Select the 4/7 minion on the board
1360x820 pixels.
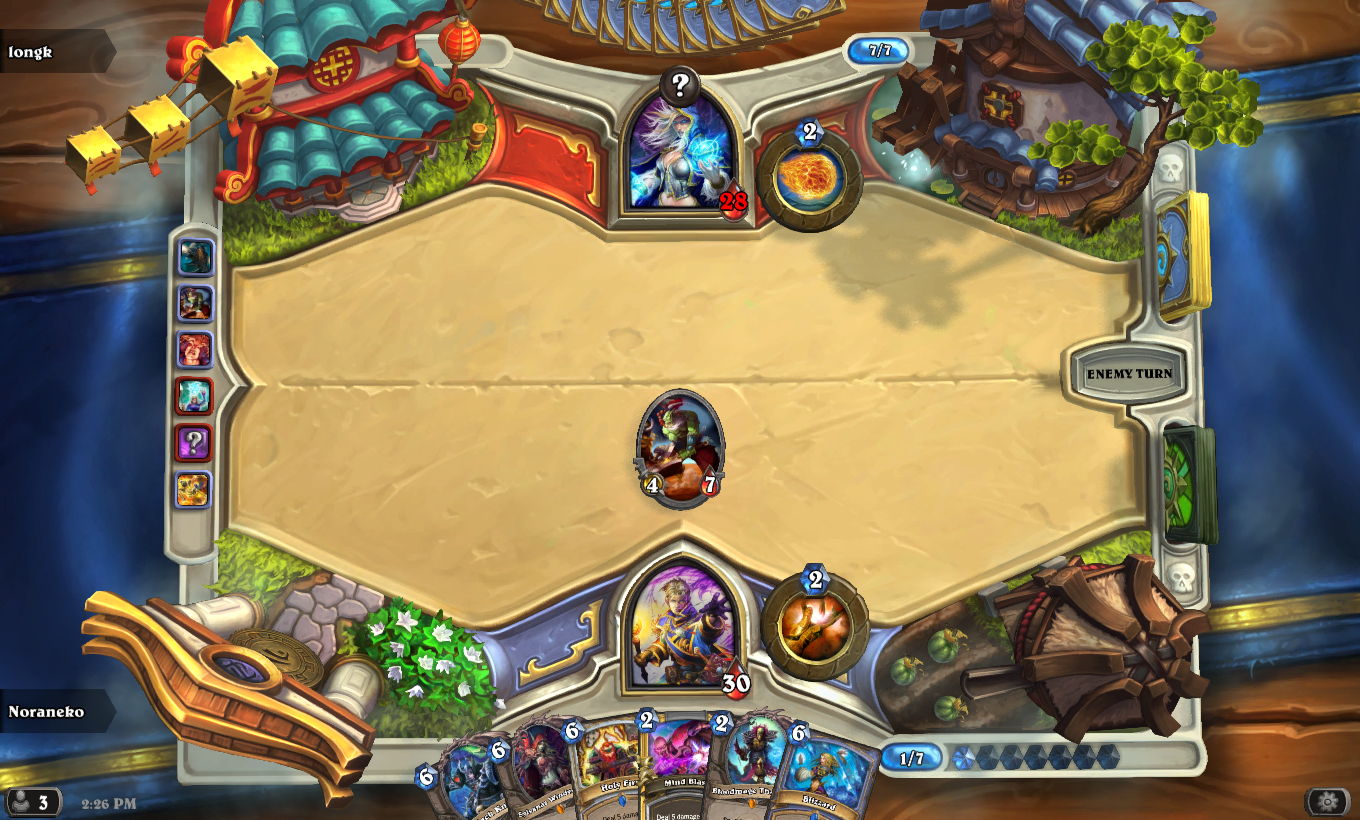(x=680, y=447)
